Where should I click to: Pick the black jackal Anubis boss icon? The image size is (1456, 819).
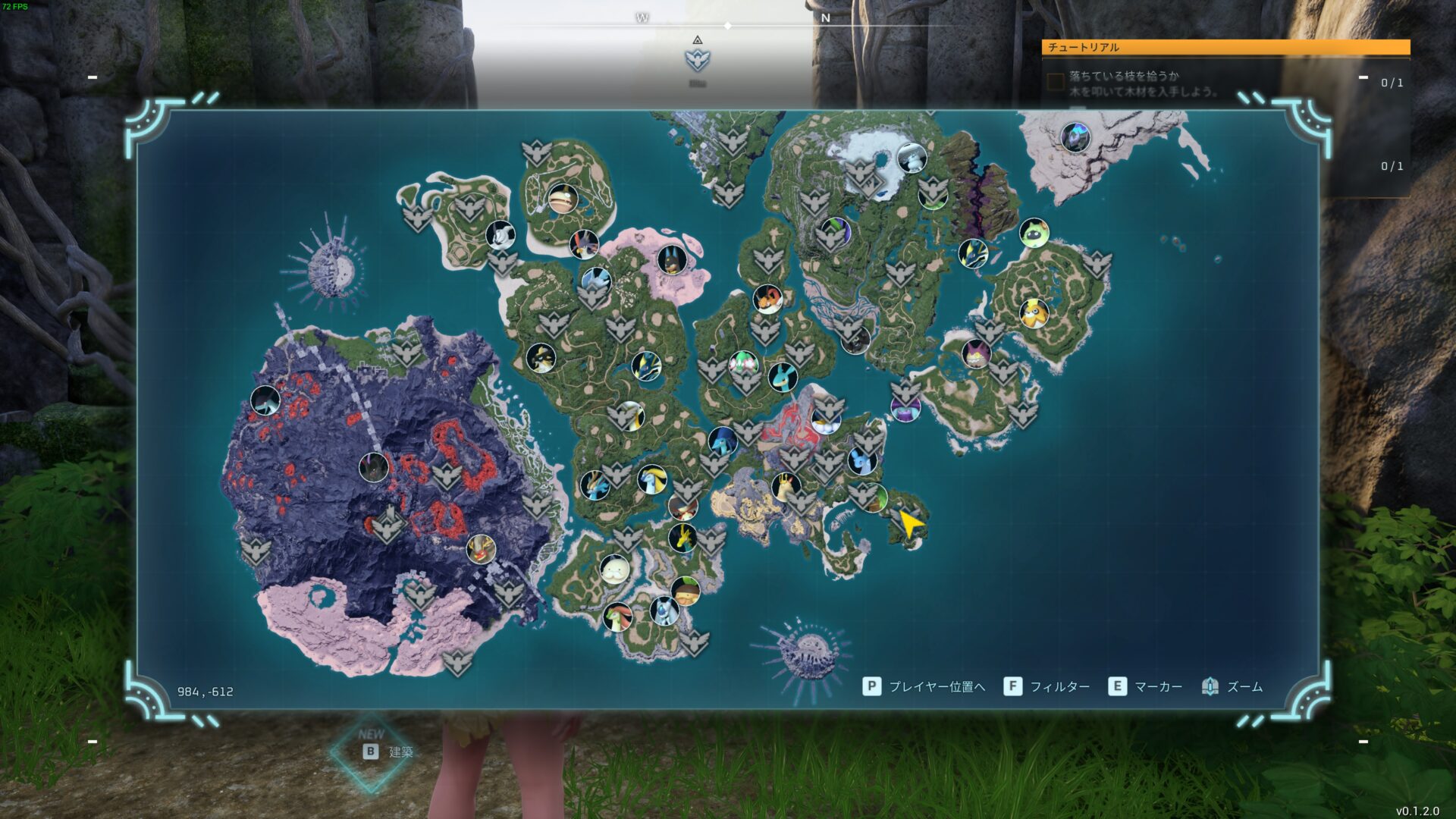coord(671,259)
